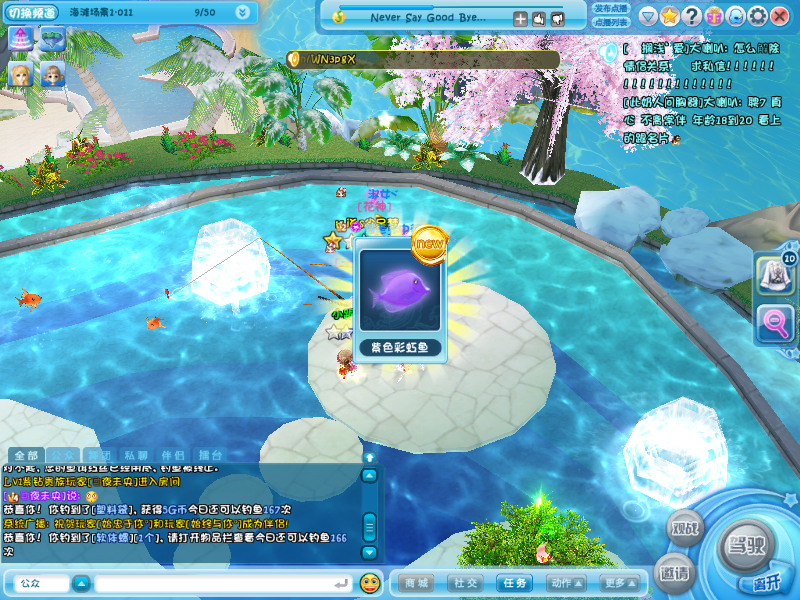Image resolution: width=800 pixels, height=600 pixels.
Task: Click the 邀请 invite button
Action: point(674,573)
